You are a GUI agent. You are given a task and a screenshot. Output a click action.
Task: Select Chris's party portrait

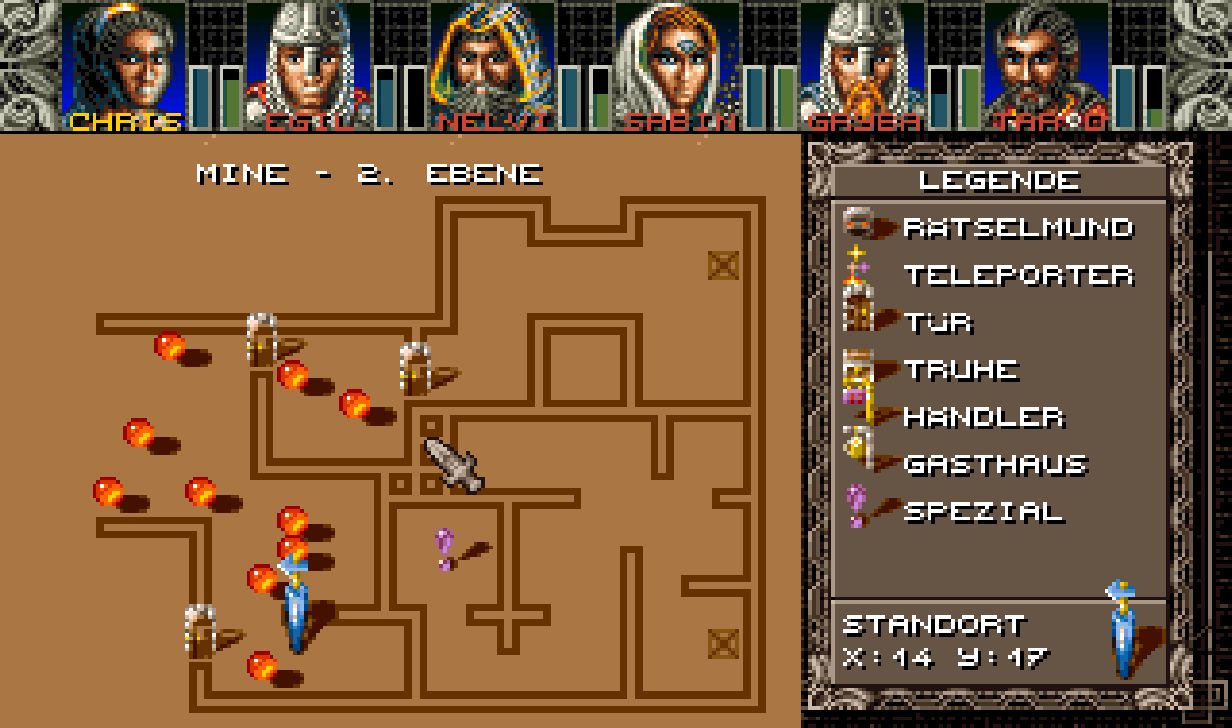coord(123,62)
